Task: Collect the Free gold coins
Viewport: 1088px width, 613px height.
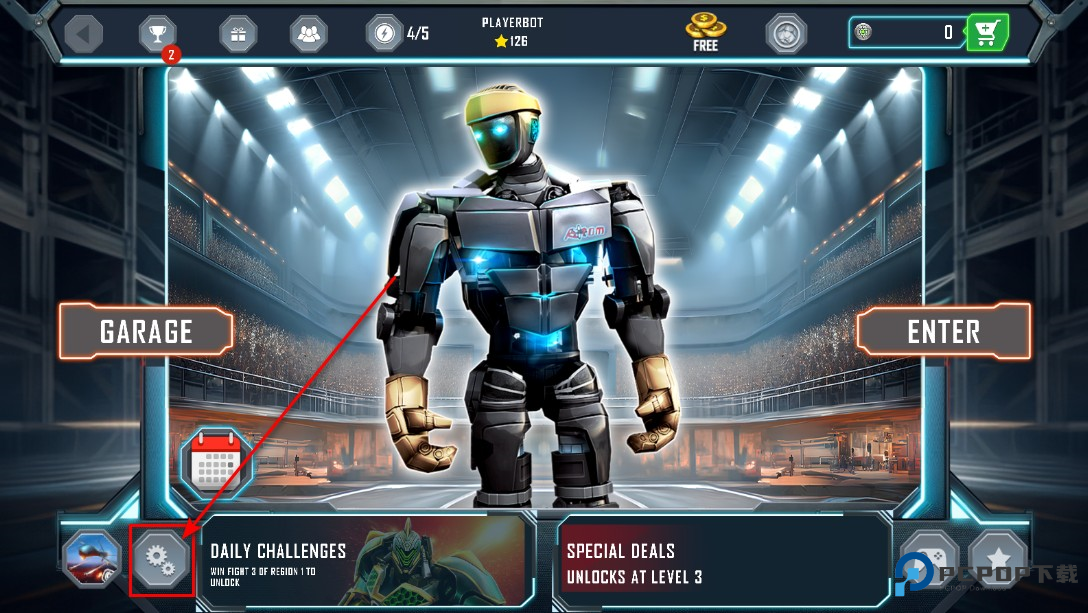Action: [x=705, y=32]
